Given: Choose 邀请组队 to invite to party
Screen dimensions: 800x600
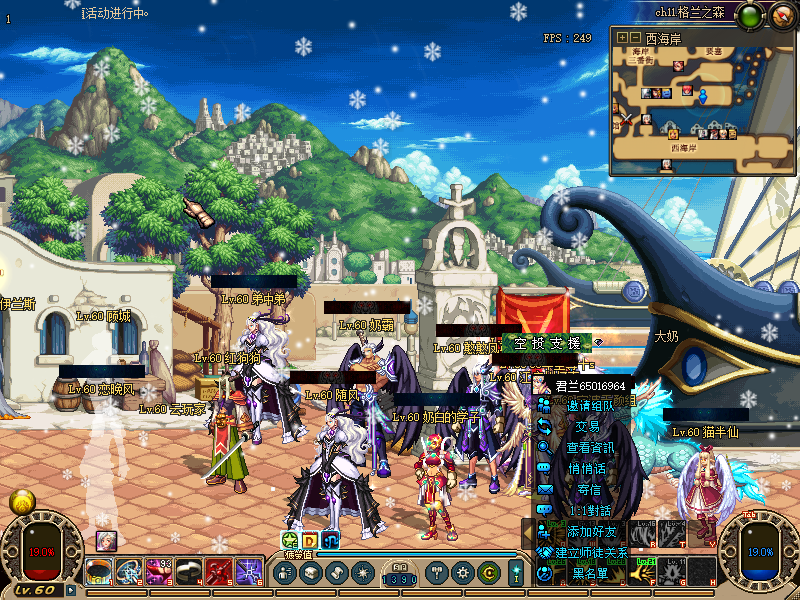Looking at the screenshot, I should 591,406.
